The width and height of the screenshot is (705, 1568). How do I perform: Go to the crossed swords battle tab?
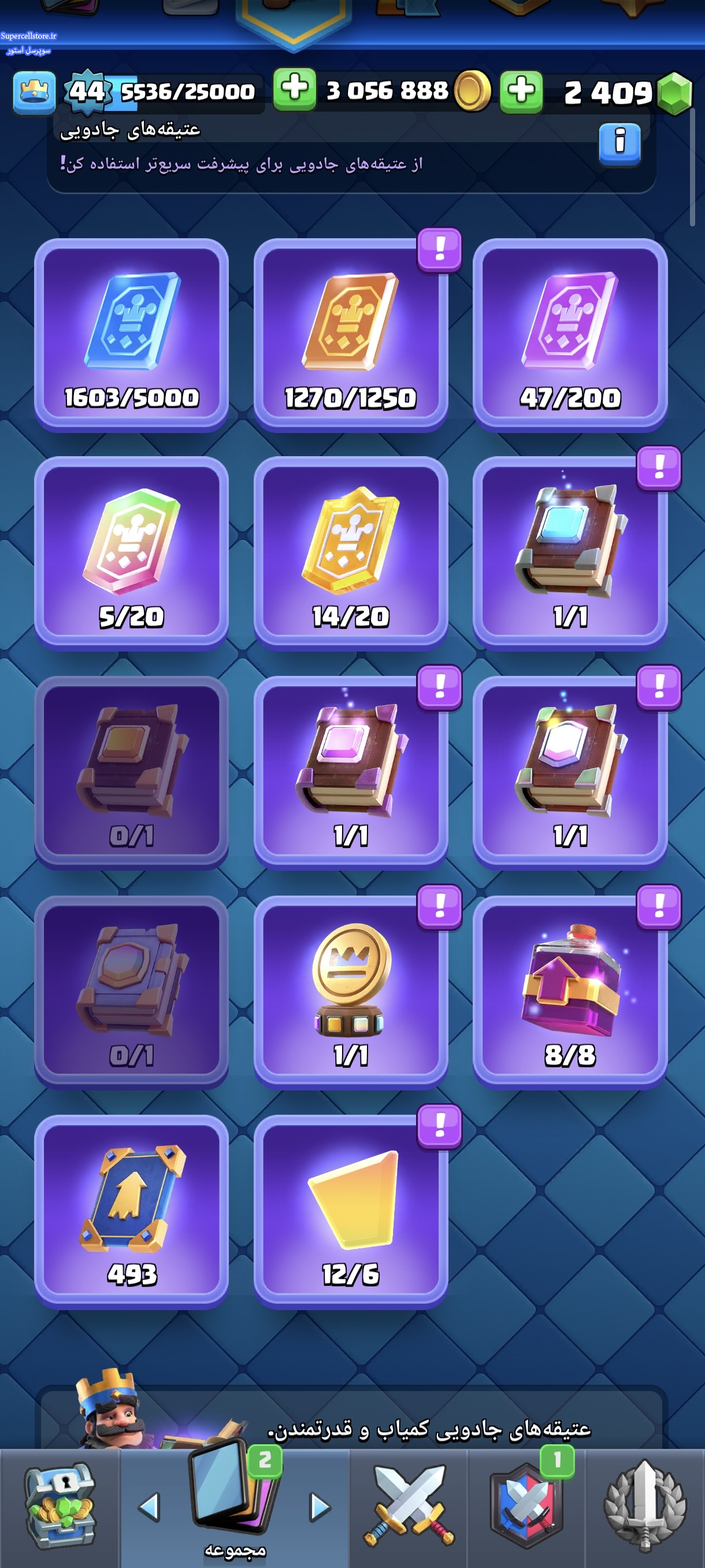pos(409,1507)
